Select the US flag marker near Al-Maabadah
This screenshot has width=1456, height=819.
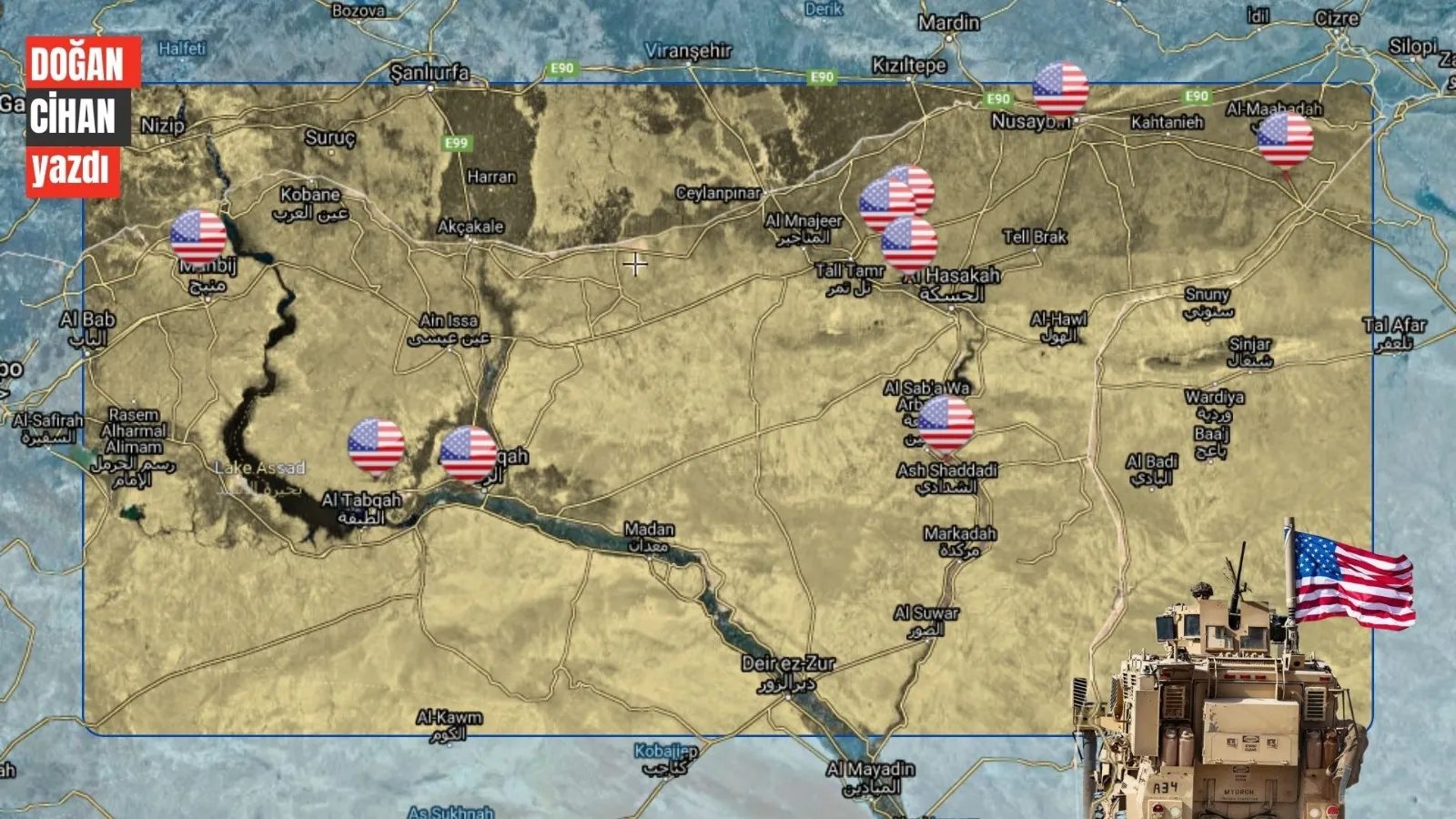click(1285, 140)
